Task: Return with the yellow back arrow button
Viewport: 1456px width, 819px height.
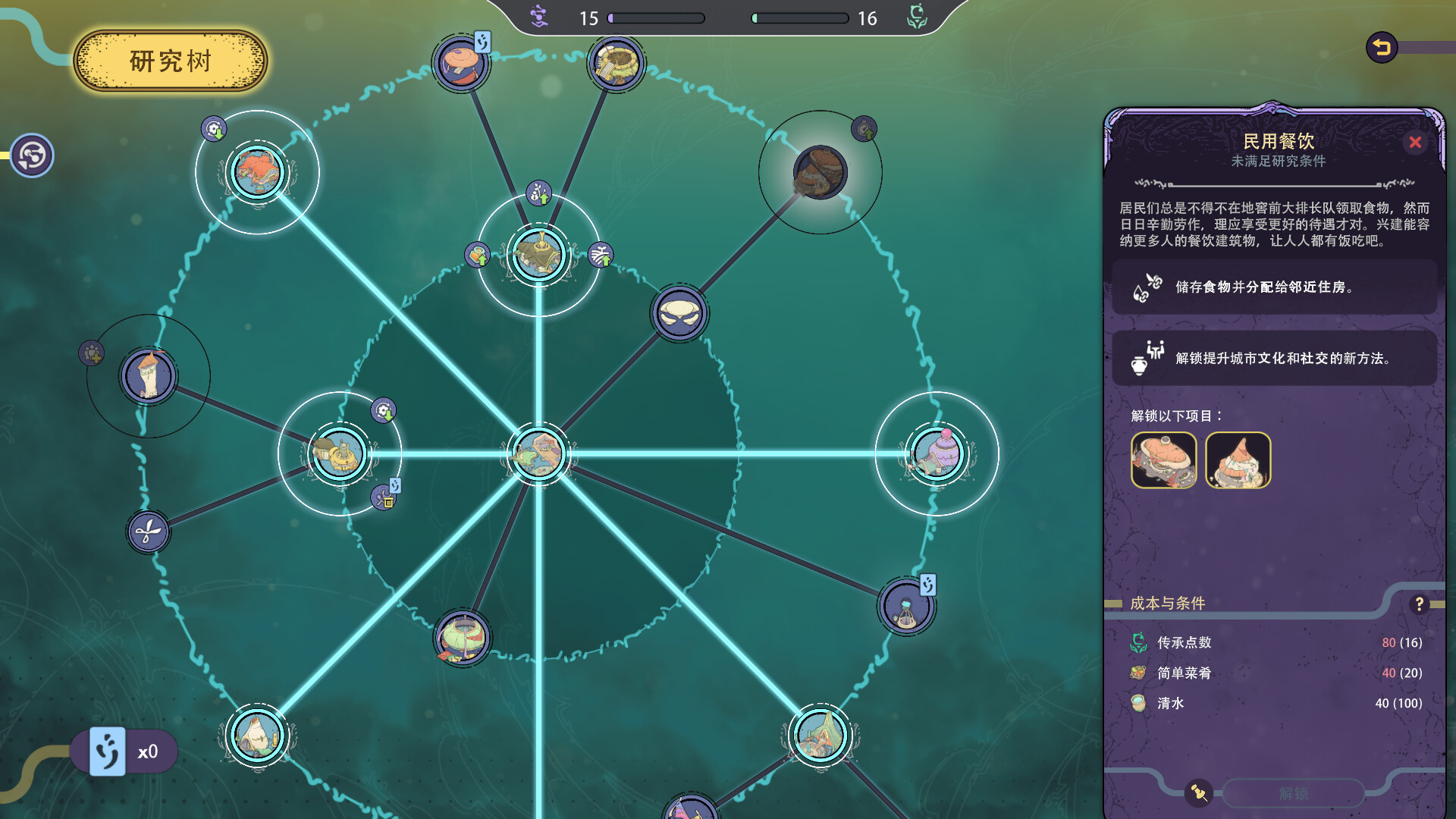Action: (x=1382, y=48)
